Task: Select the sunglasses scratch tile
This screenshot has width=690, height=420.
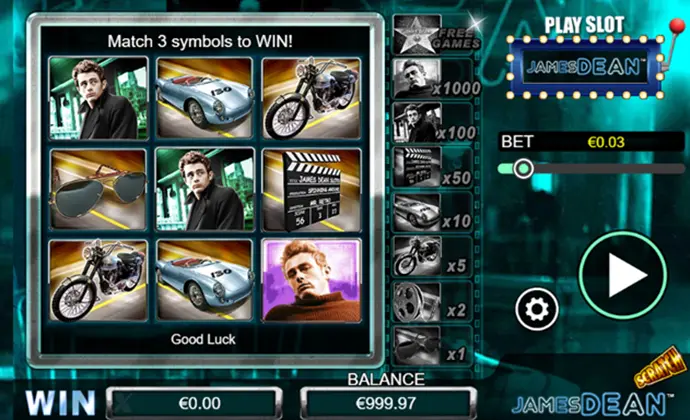Action: (x=98, y=190)
